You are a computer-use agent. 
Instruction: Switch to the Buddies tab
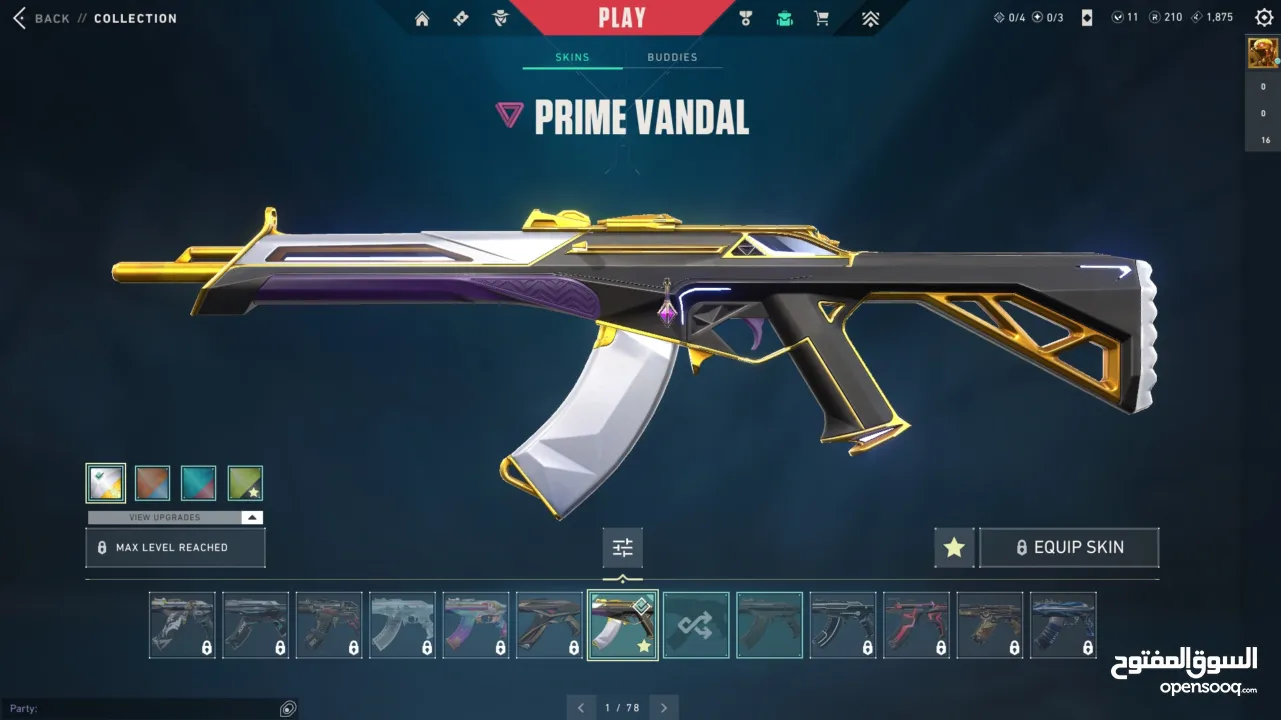pyautogui.click(x=672, y=57)
